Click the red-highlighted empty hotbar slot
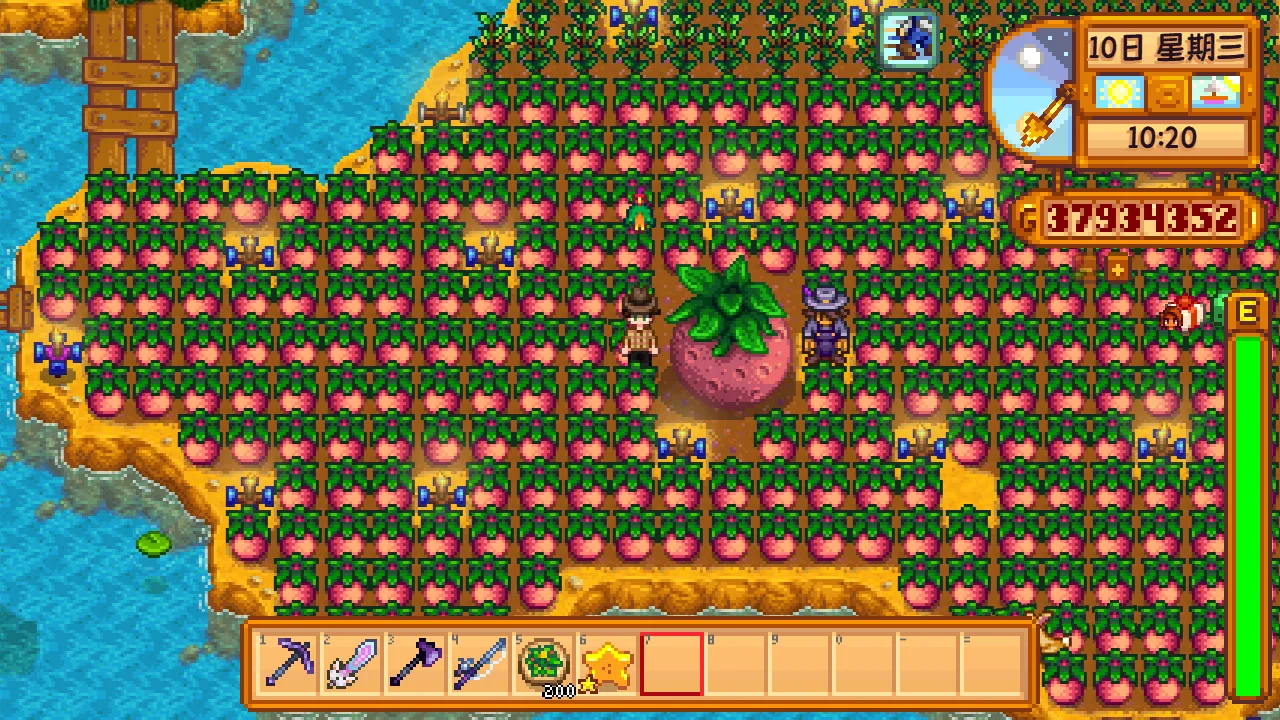The height and width of the screenshot is (720, 1280). click(671, 663)
